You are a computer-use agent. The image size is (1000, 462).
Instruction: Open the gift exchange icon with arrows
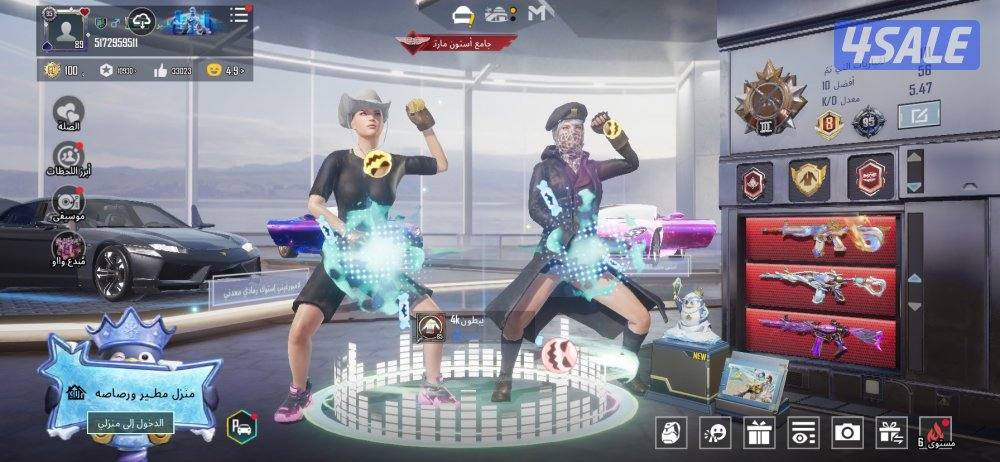point(891,432)
